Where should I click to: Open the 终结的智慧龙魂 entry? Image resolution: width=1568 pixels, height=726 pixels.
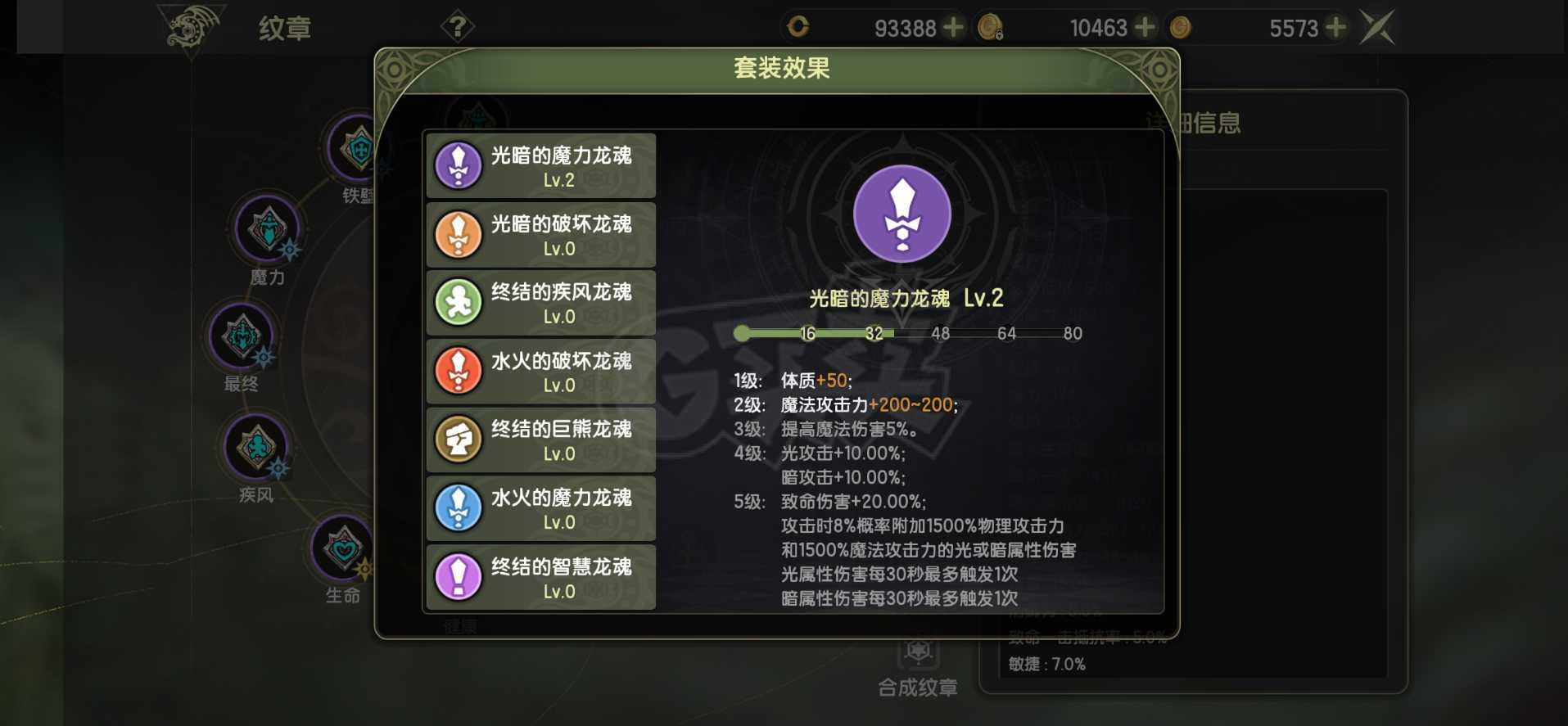[539, 578]
